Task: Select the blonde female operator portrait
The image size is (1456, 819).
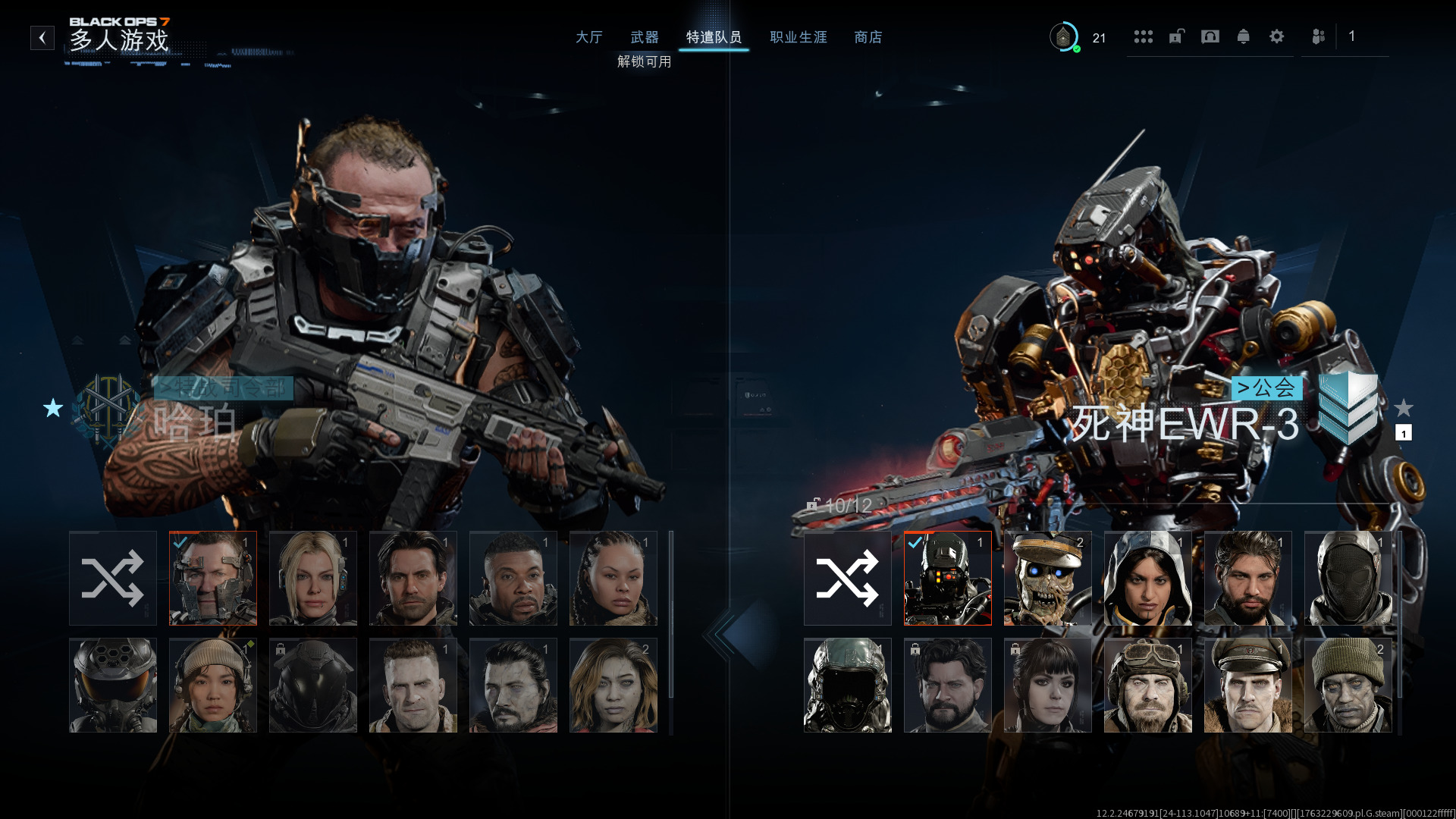Action: tap(312, 578)
